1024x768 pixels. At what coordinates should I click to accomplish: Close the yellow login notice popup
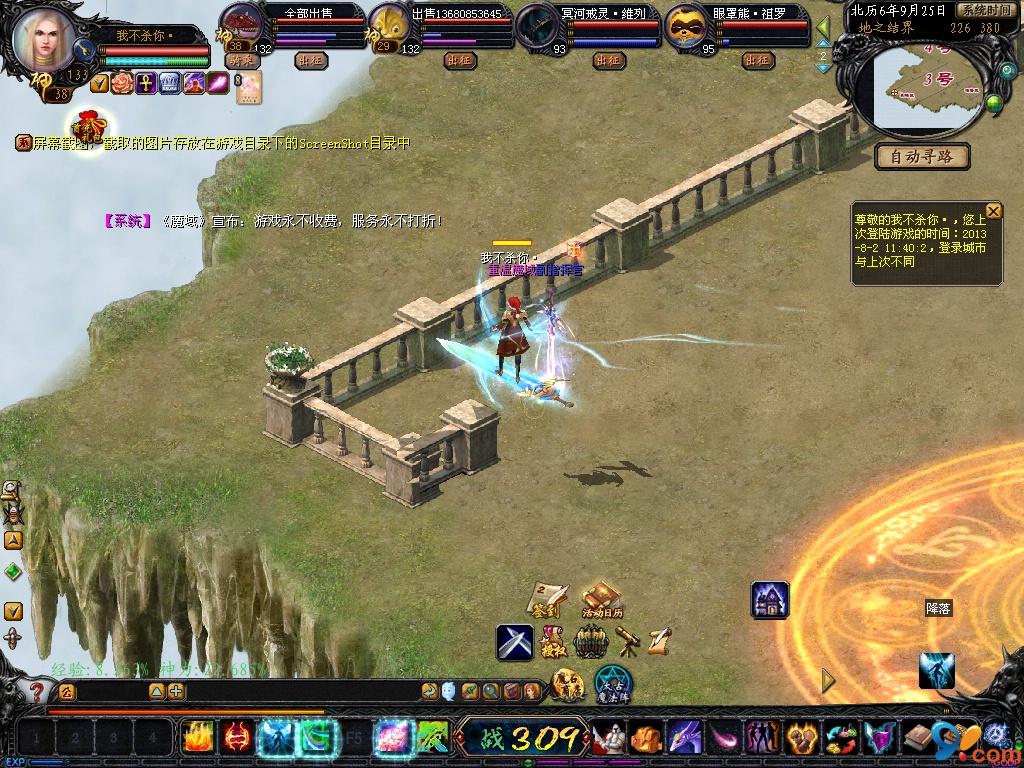993,211
